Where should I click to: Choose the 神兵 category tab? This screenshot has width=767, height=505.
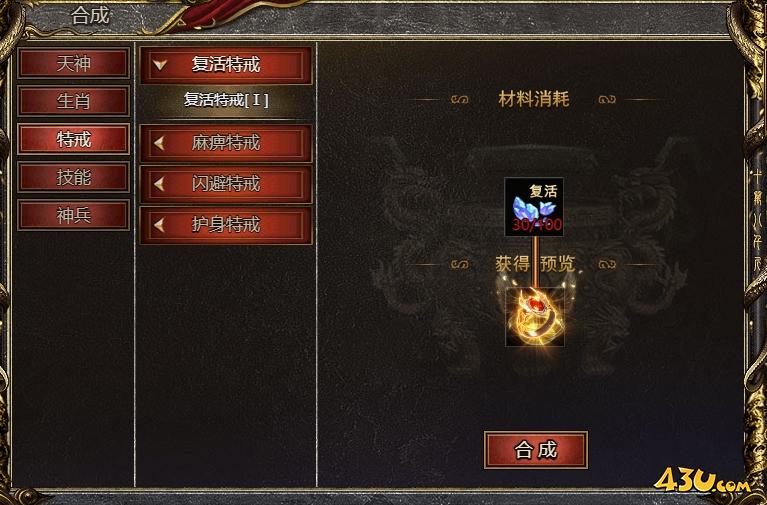[x=73, y=215]
